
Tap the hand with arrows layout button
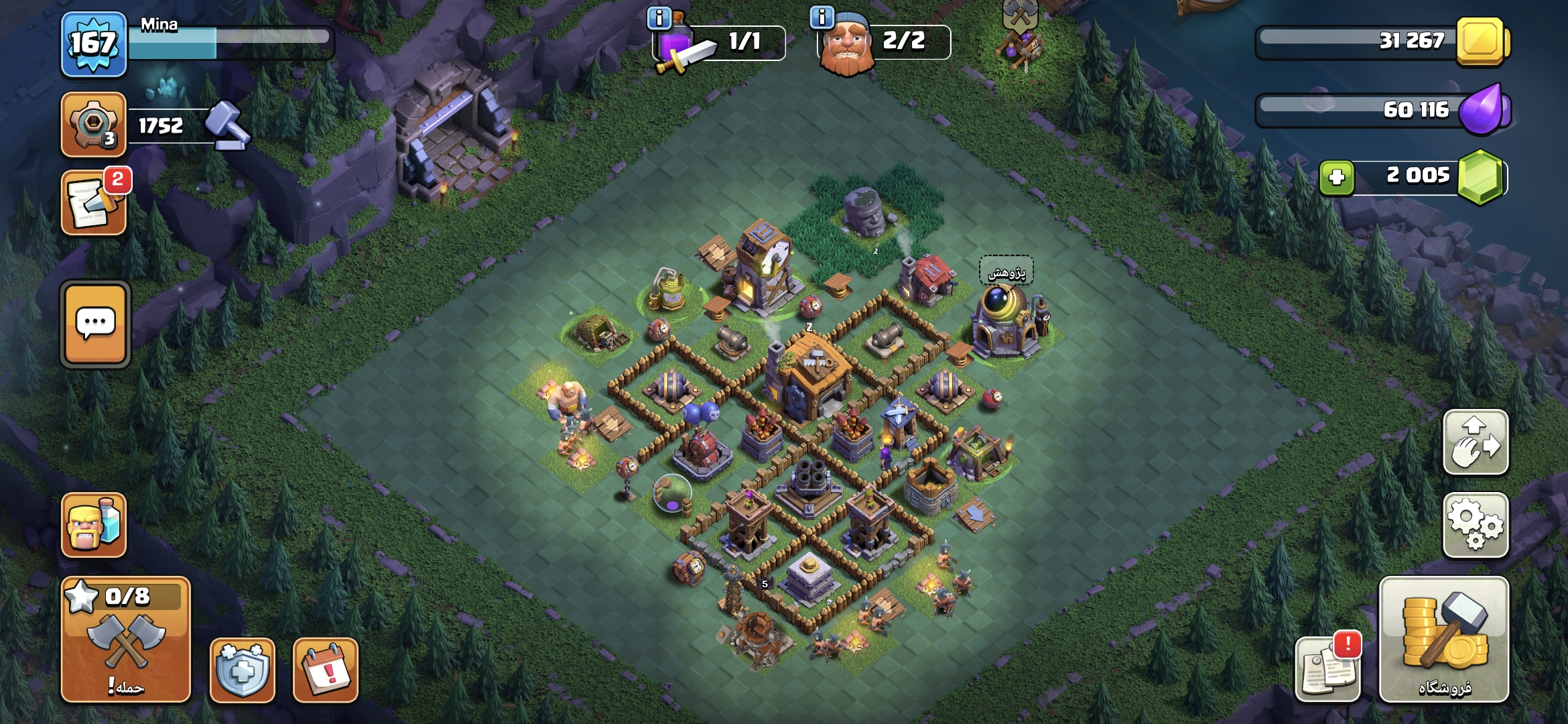pos(1476,442)
